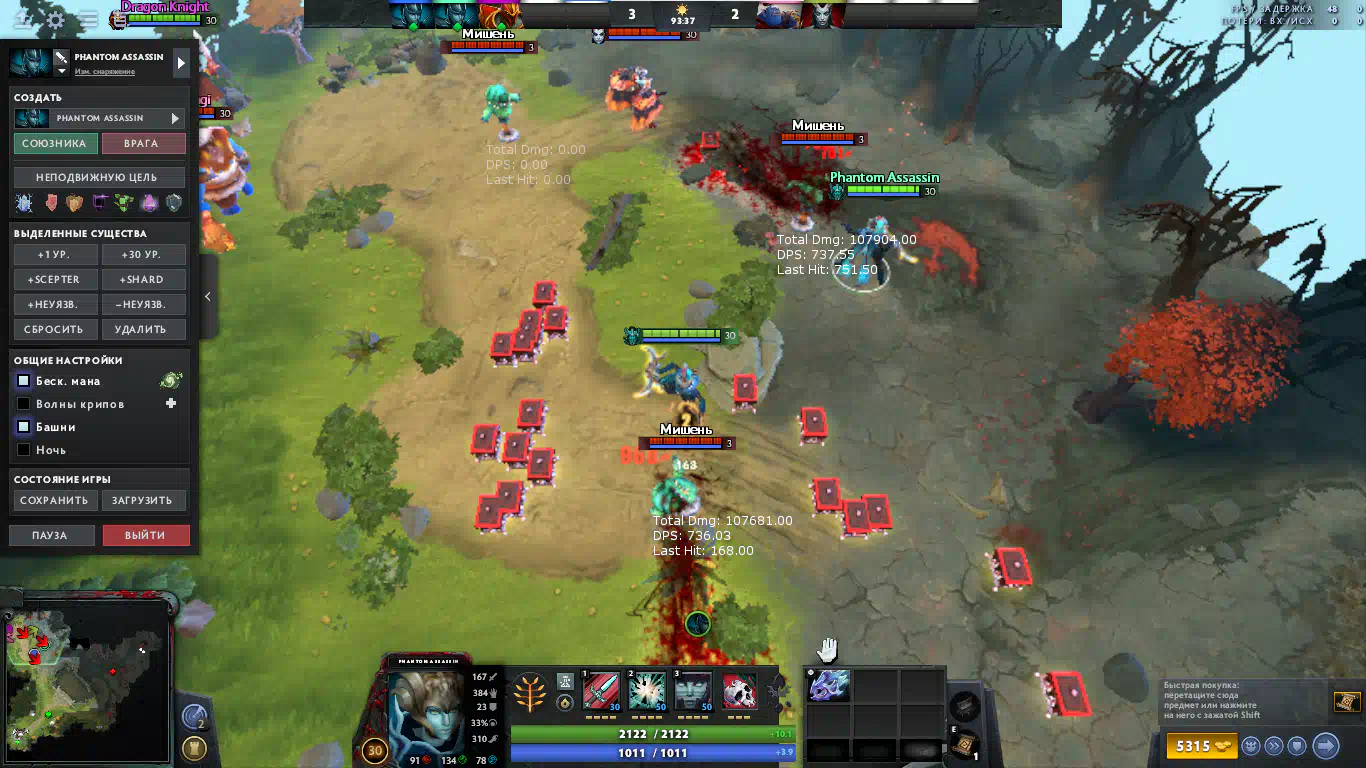
Task: Open the settings gear icon
Action: (56, 19)
